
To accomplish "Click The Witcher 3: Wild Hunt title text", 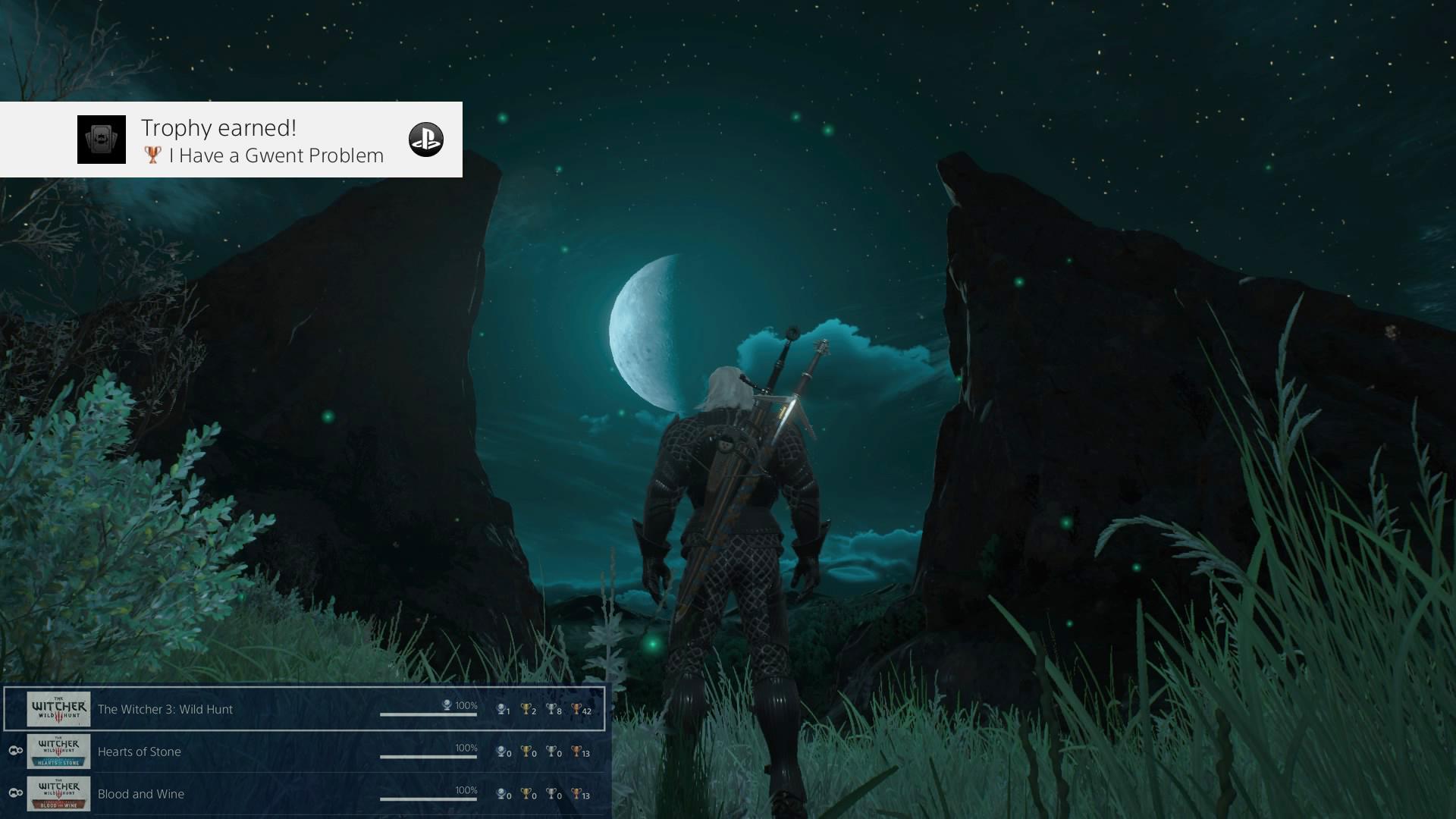I will tap(166, 709).
